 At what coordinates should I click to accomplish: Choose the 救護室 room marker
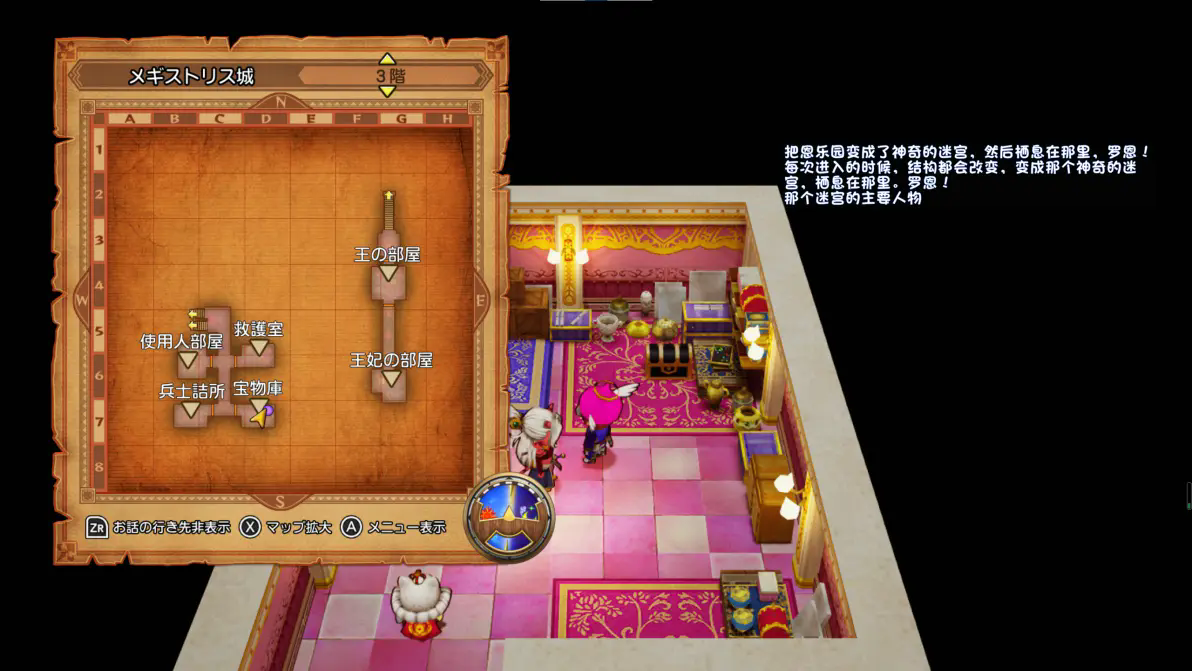click(259, 346)
